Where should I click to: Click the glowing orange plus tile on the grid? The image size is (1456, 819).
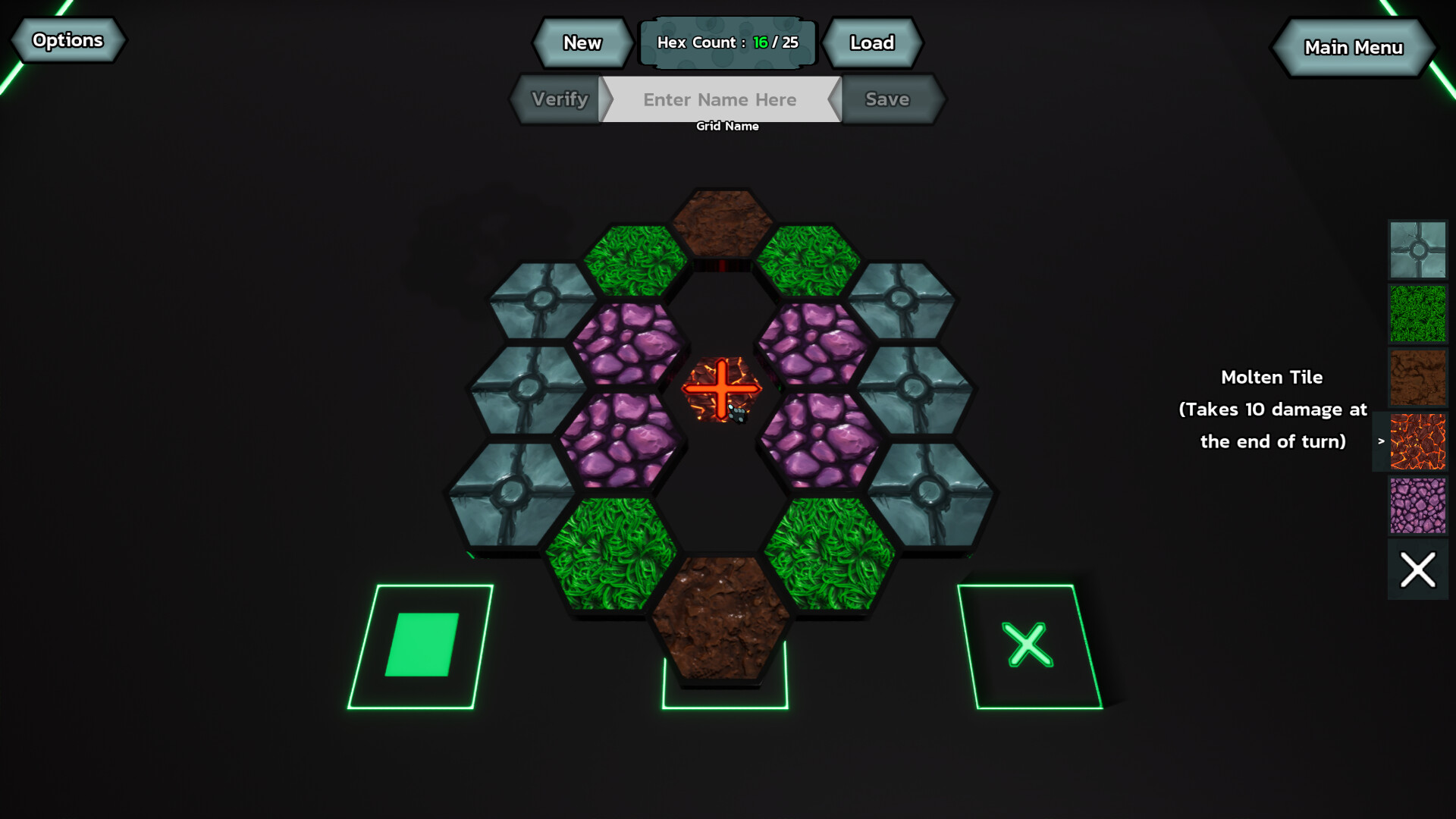click(722, 389)
